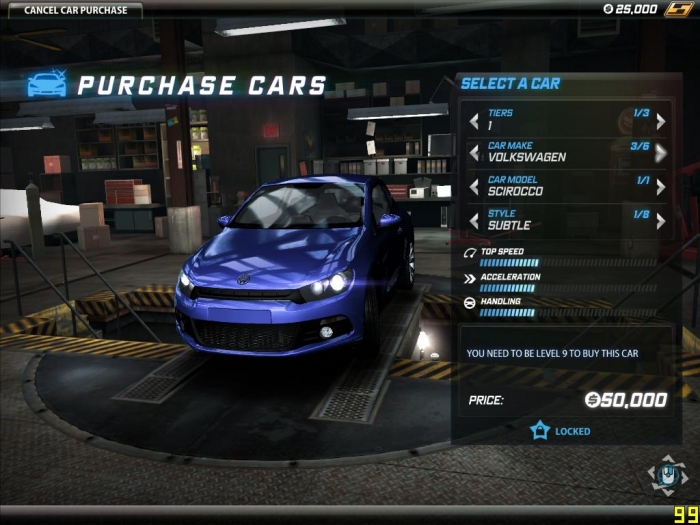The height and width of the screenshot is (525, 700).
Task: Choose the previous car style
Action: [x=474, y=220]
